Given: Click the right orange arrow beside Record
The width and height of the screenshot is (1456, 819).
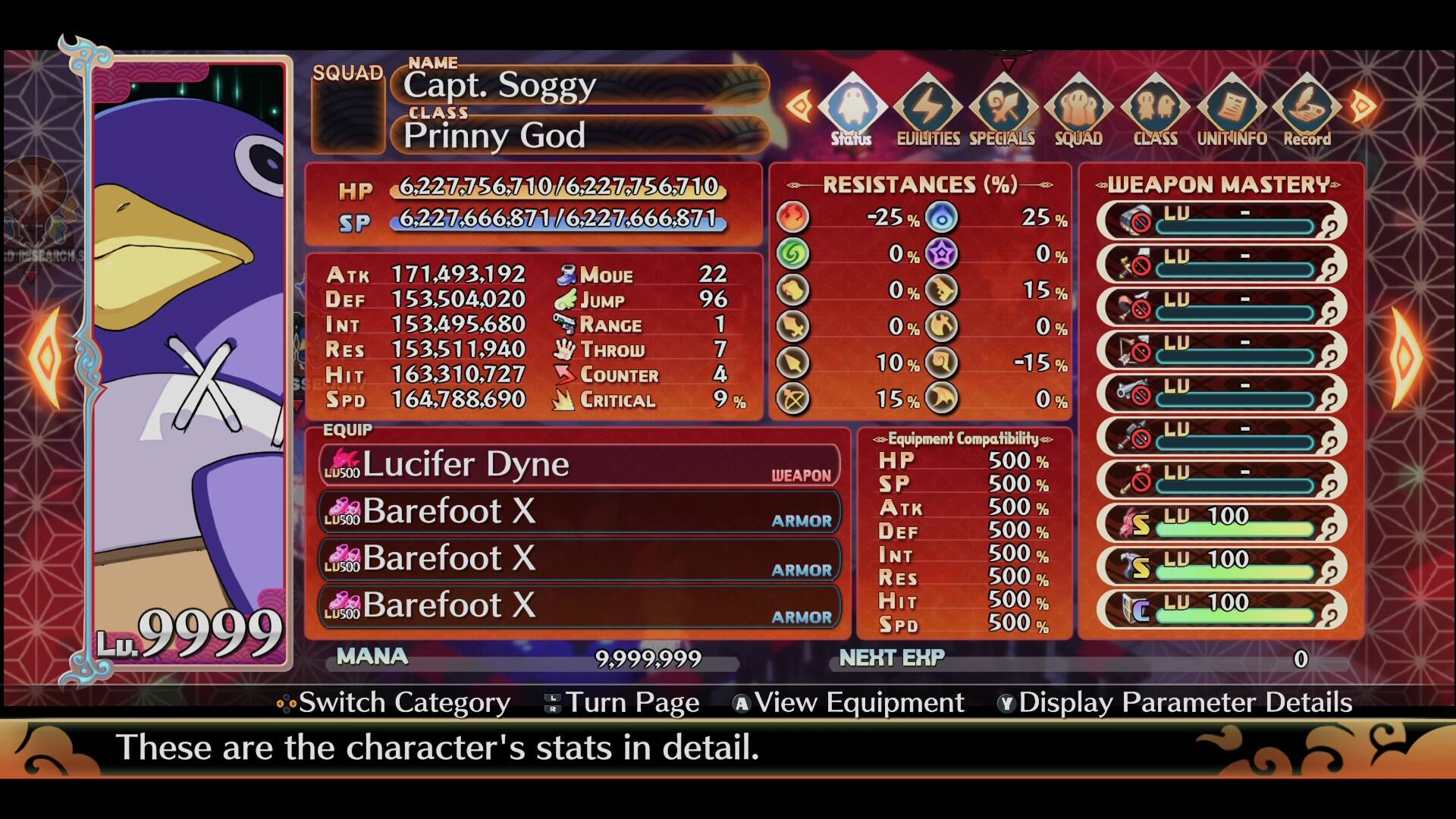Looking at the screenshot, I should [x=1362, y=105].
